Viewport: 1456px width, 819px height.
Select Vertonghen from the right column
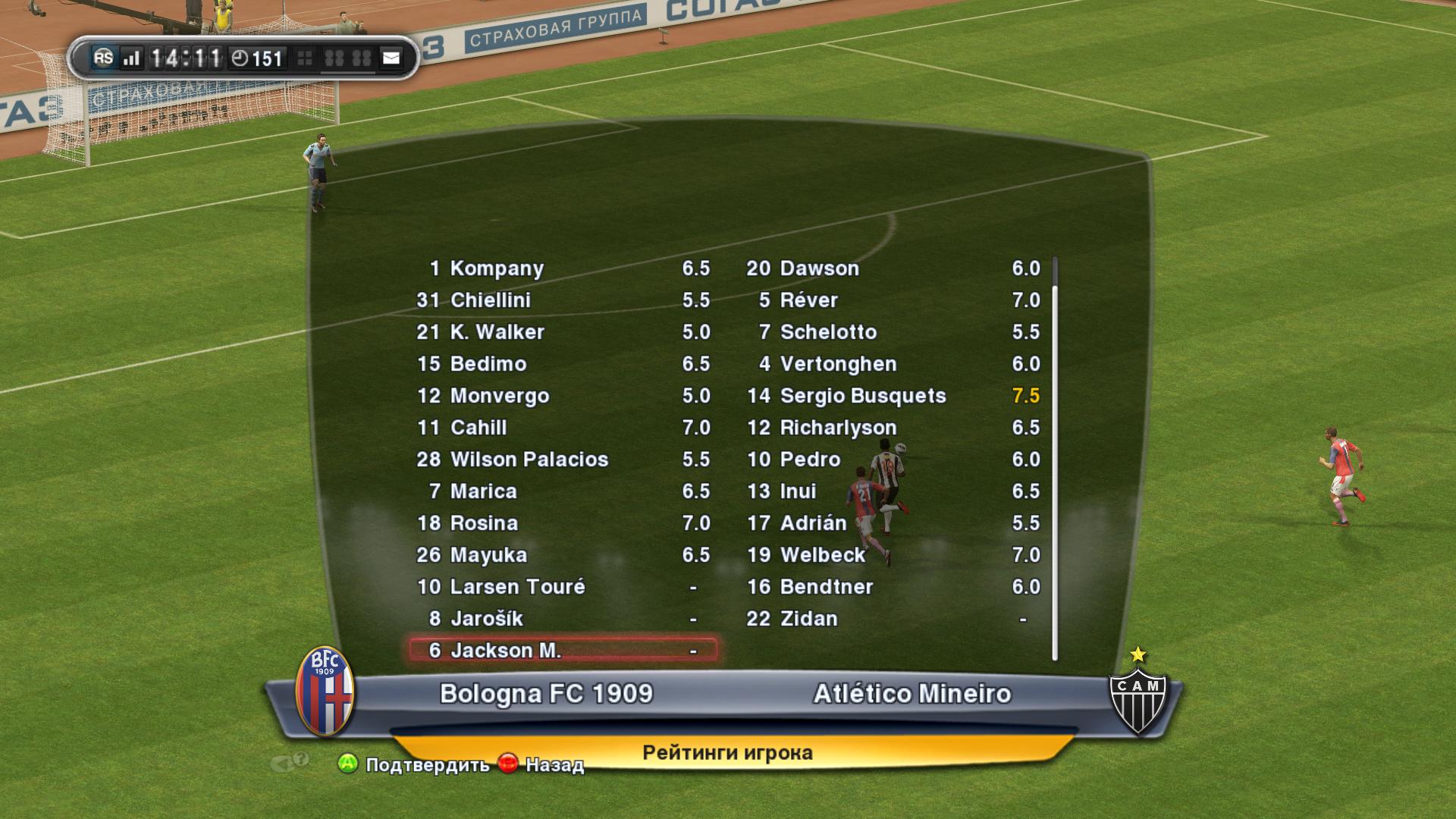[x=892, y=364]
